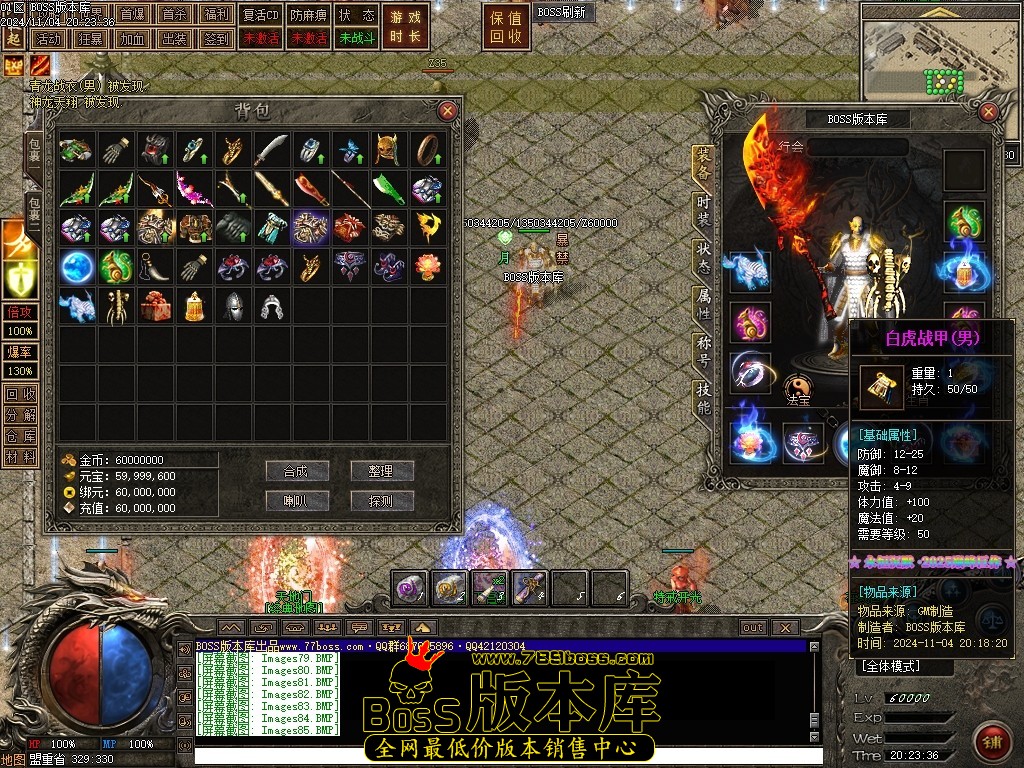Open the 活动 events button
The width and height of the screenshot is (1024, 768).
pos(46,39)
